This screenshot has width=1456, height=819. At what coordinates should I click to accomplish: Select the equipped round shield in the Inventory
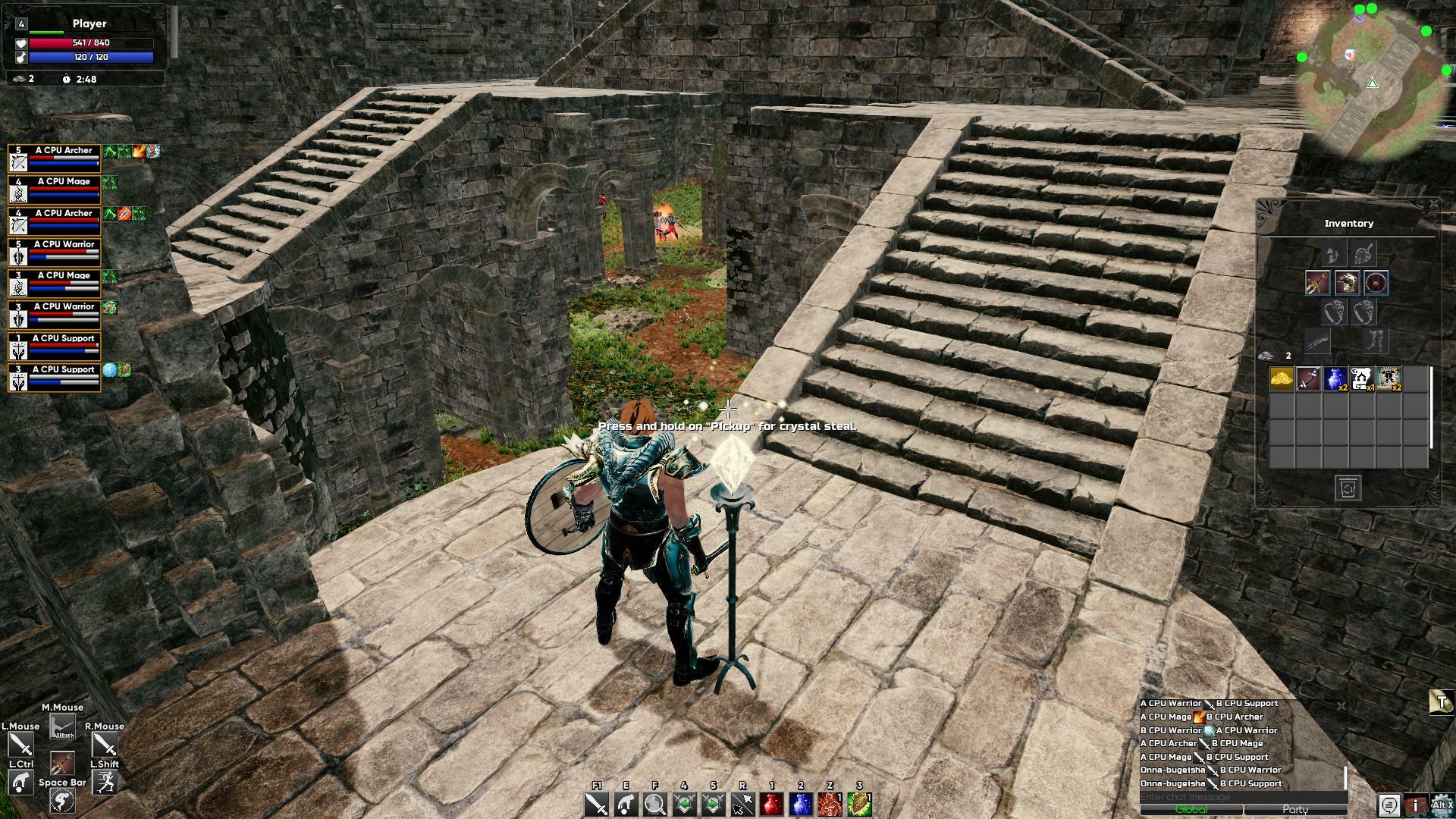point(1375,283)
